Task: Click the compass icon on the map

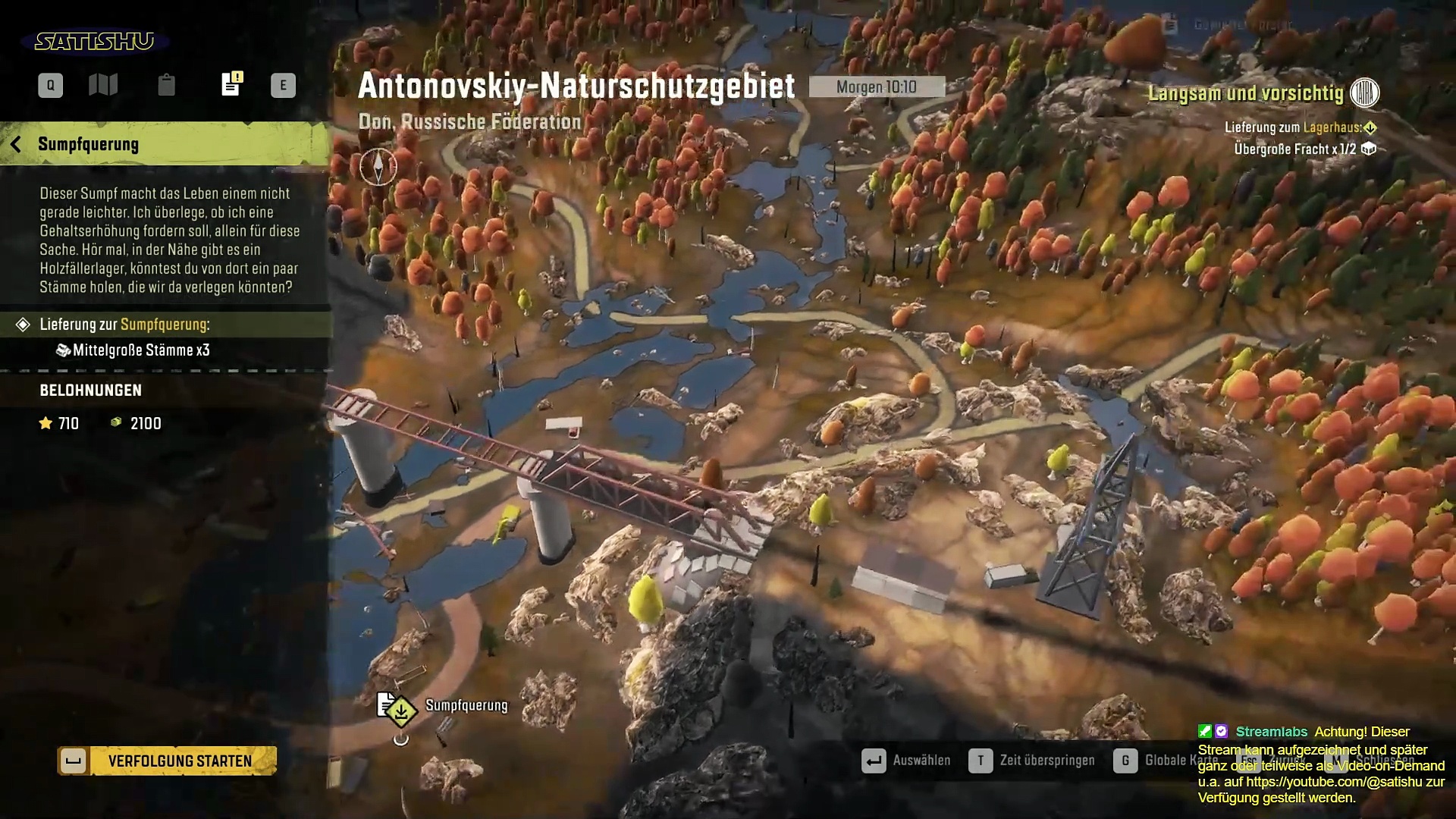Action: coord(378,166)
